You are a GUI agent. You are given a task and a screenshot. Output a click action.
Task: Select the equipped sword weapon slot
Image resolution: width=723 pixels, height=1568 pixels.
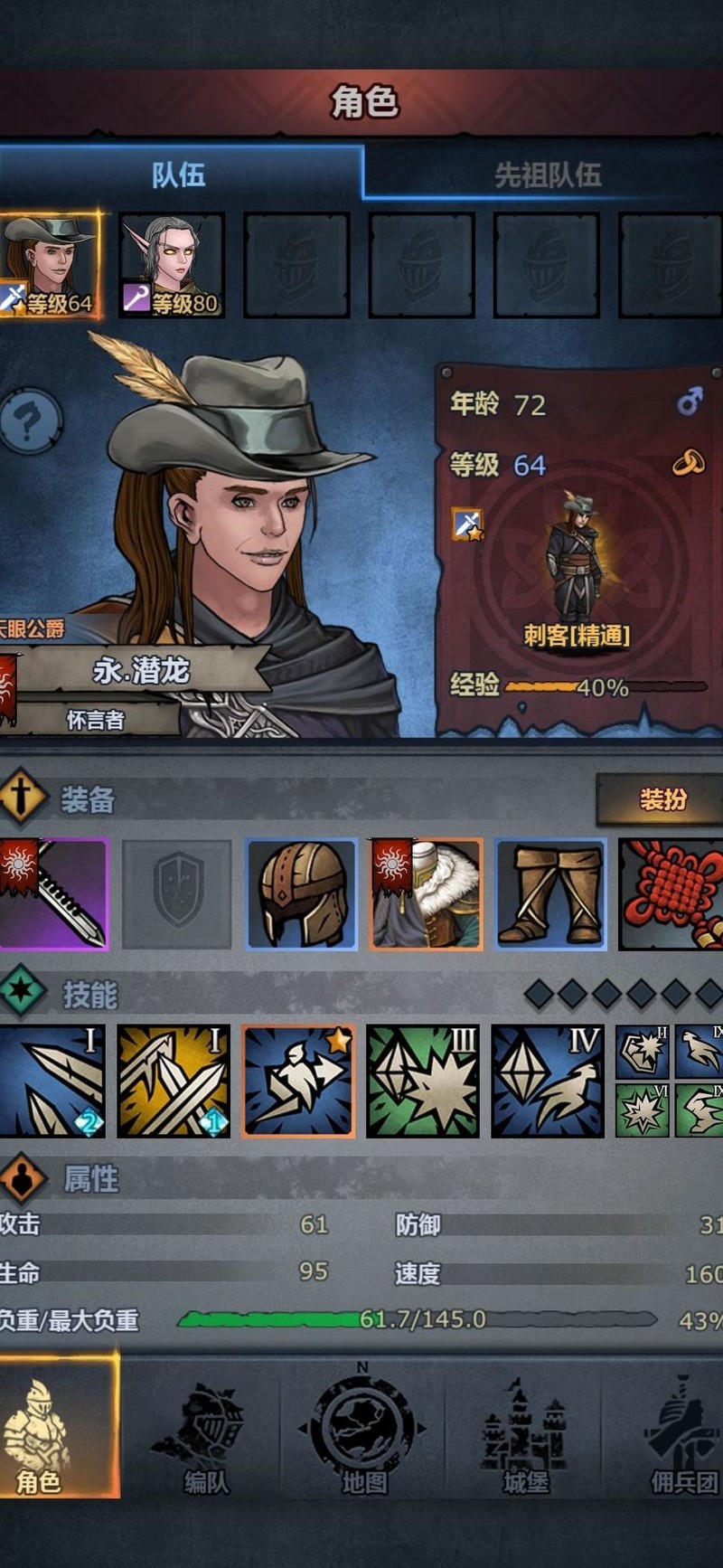pyautogui.click(x=54, y=893)
